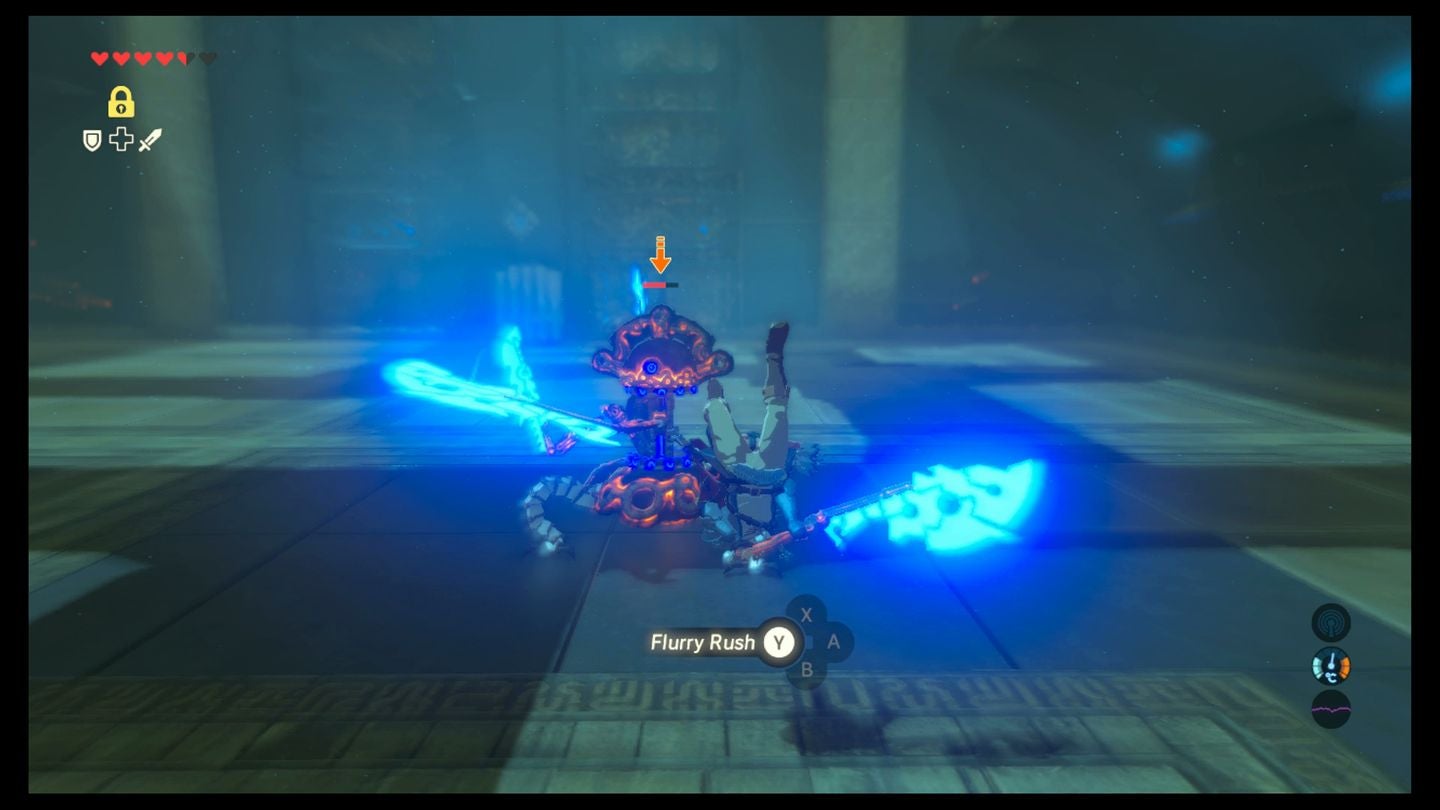Select the shield icon on the HUD
Screen dimensions: 1440x810
pyautogui.click(x=92, y=140)
